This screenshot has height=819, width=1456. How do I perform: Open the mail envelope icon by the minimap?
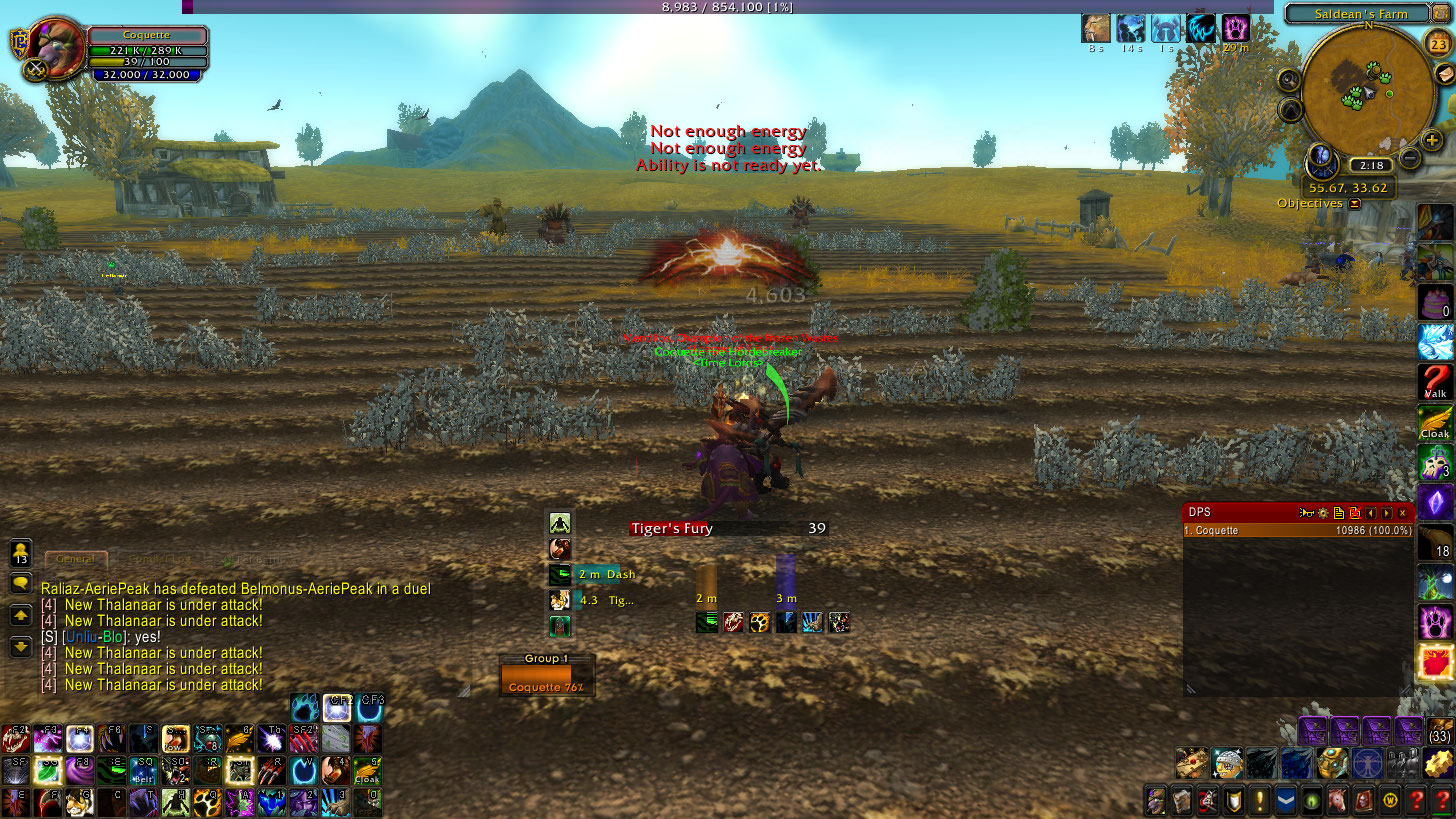coord(1445,75)
